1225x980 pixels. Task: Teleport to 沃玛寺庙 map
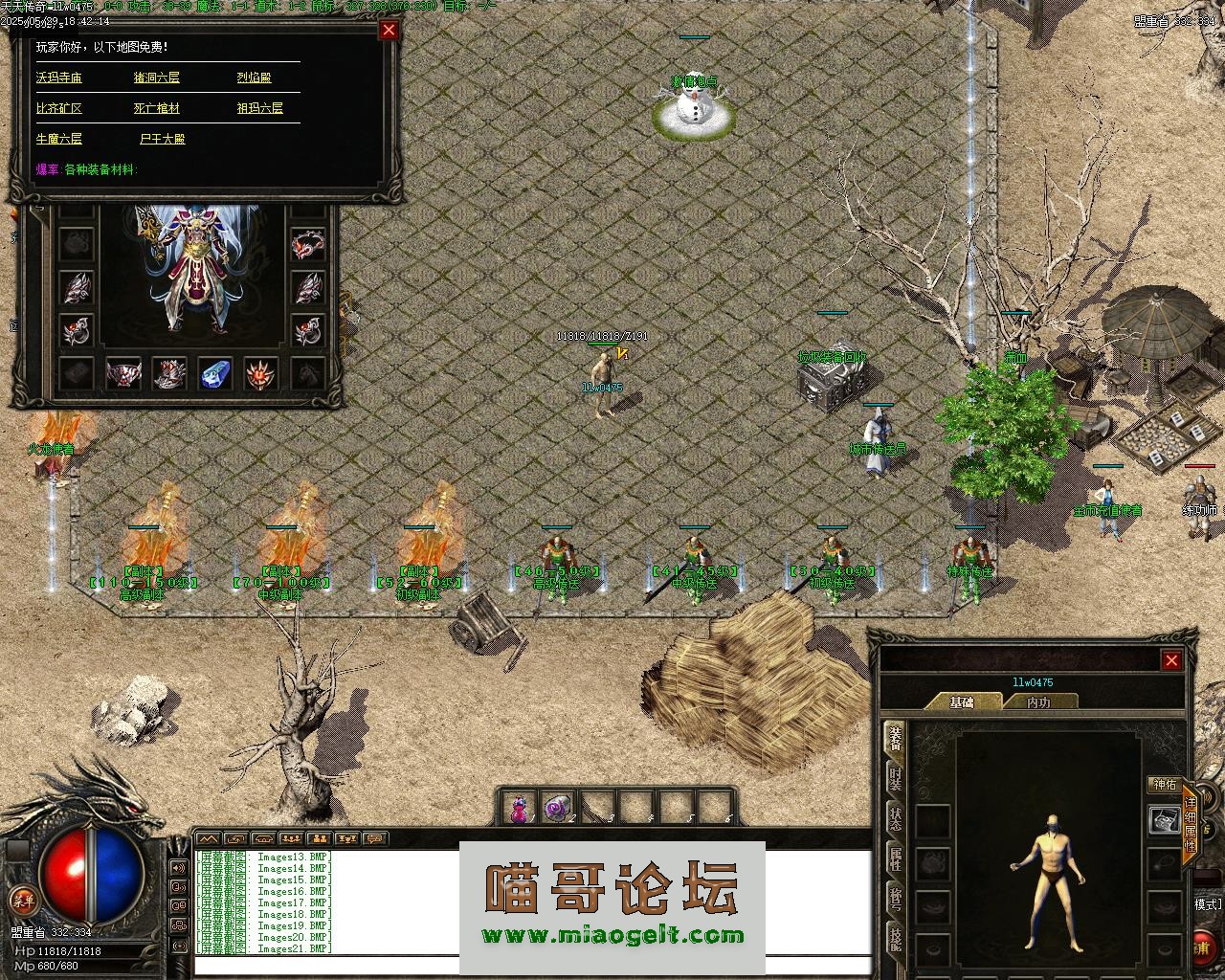(59, 78)
